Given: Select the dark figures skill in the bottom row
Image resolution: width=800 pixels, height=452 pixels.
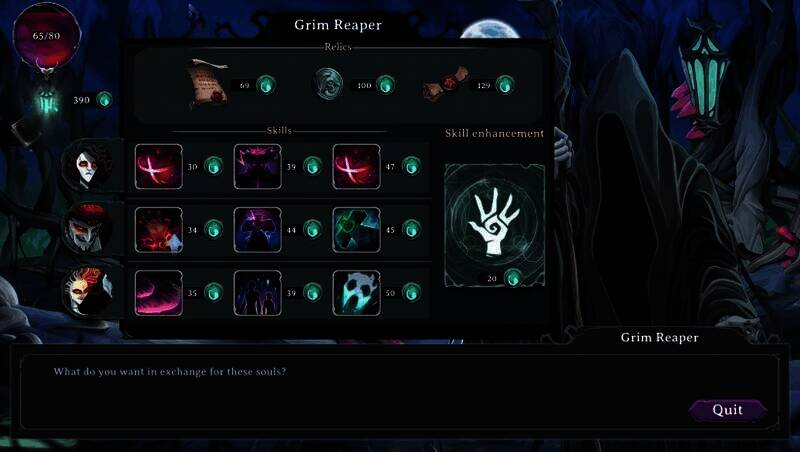Looking at the screenshot, I should click(258, 292).
